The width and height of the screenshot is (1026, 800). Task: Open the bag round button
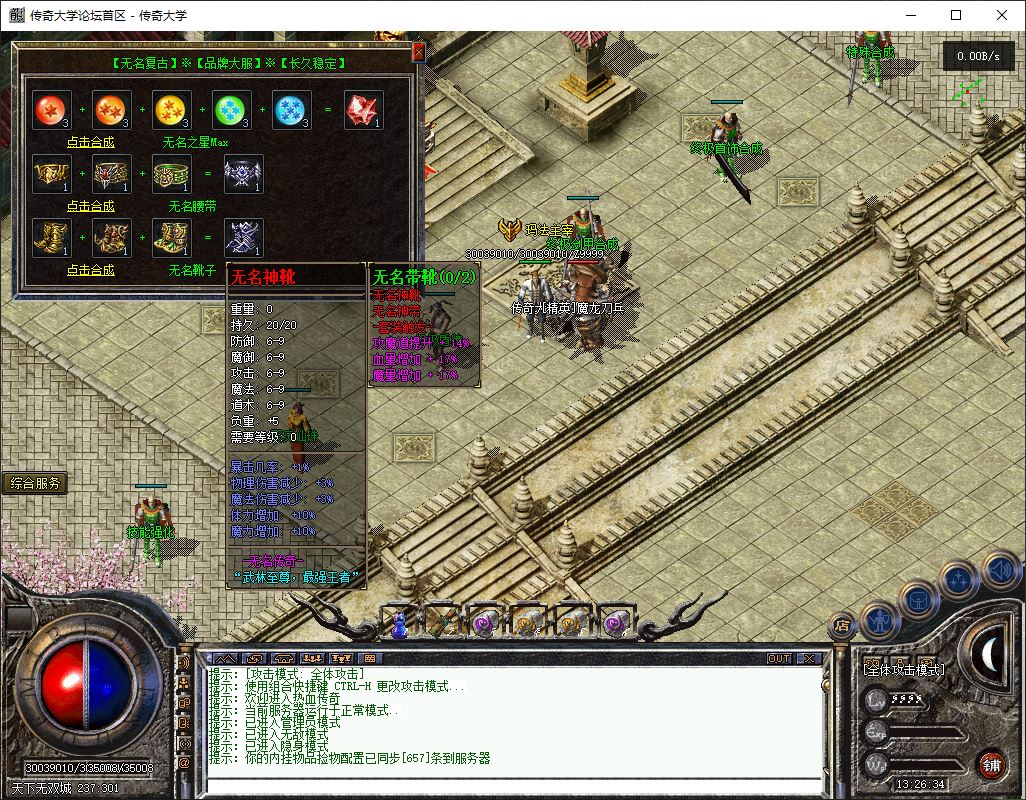918,599
